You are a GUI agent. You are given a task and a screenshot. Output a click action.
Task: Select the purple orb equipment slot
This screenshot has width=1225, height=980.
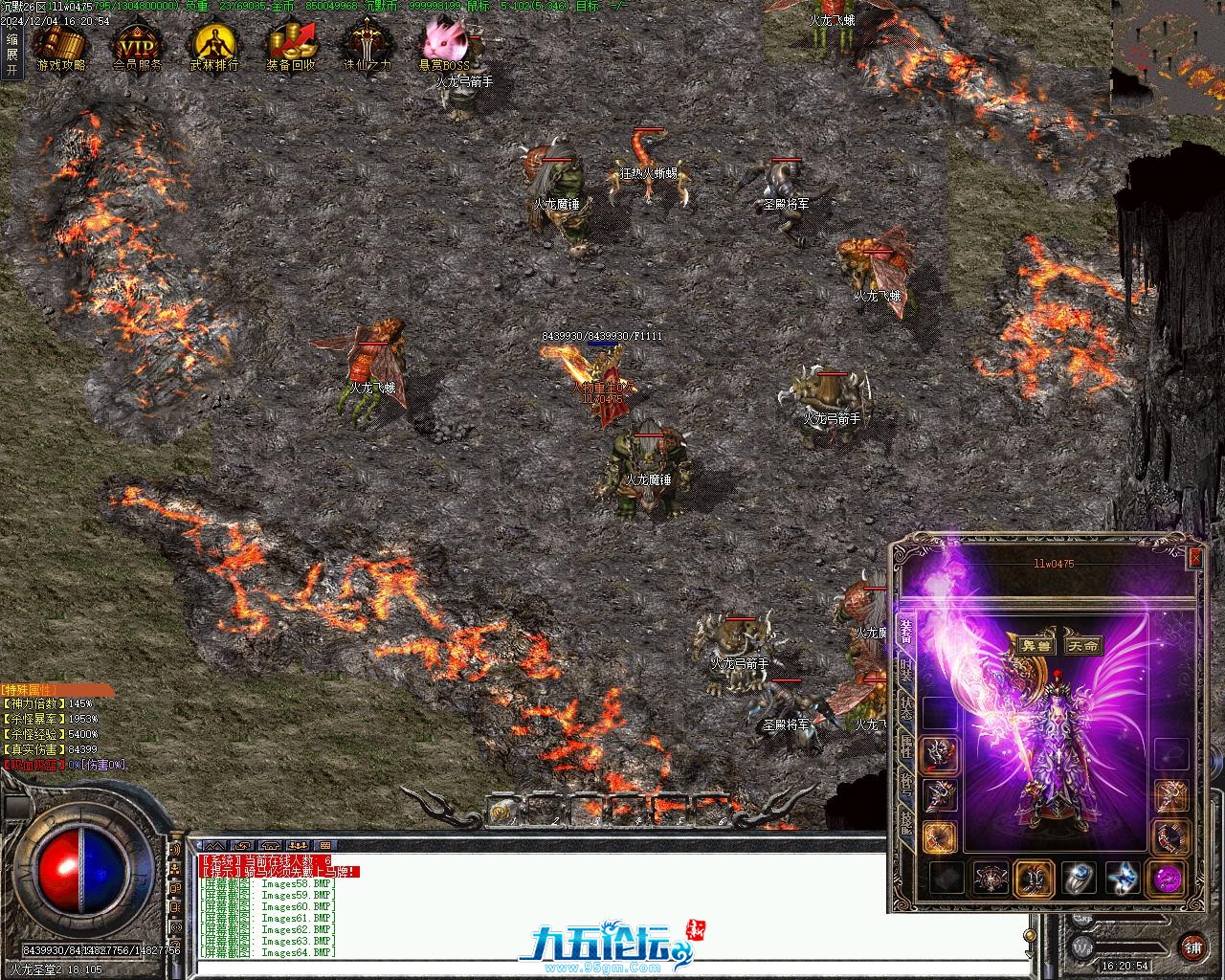point(1167,879)
